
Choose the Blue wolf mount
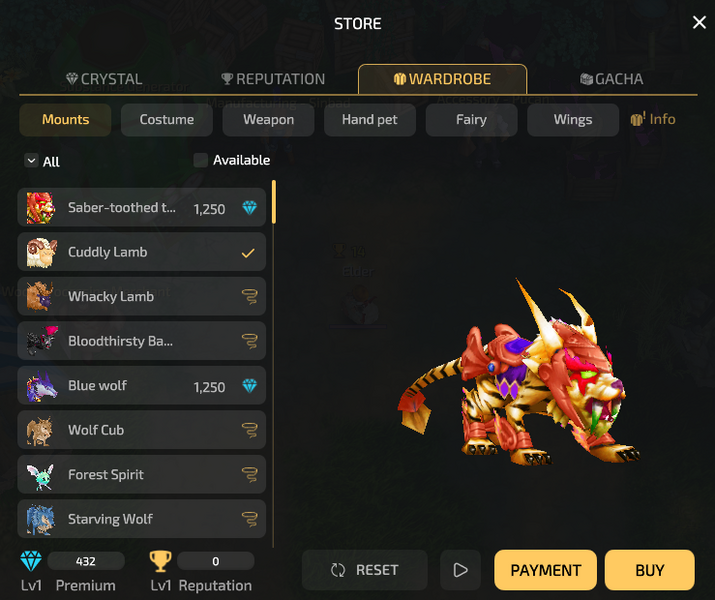[142, 386]
